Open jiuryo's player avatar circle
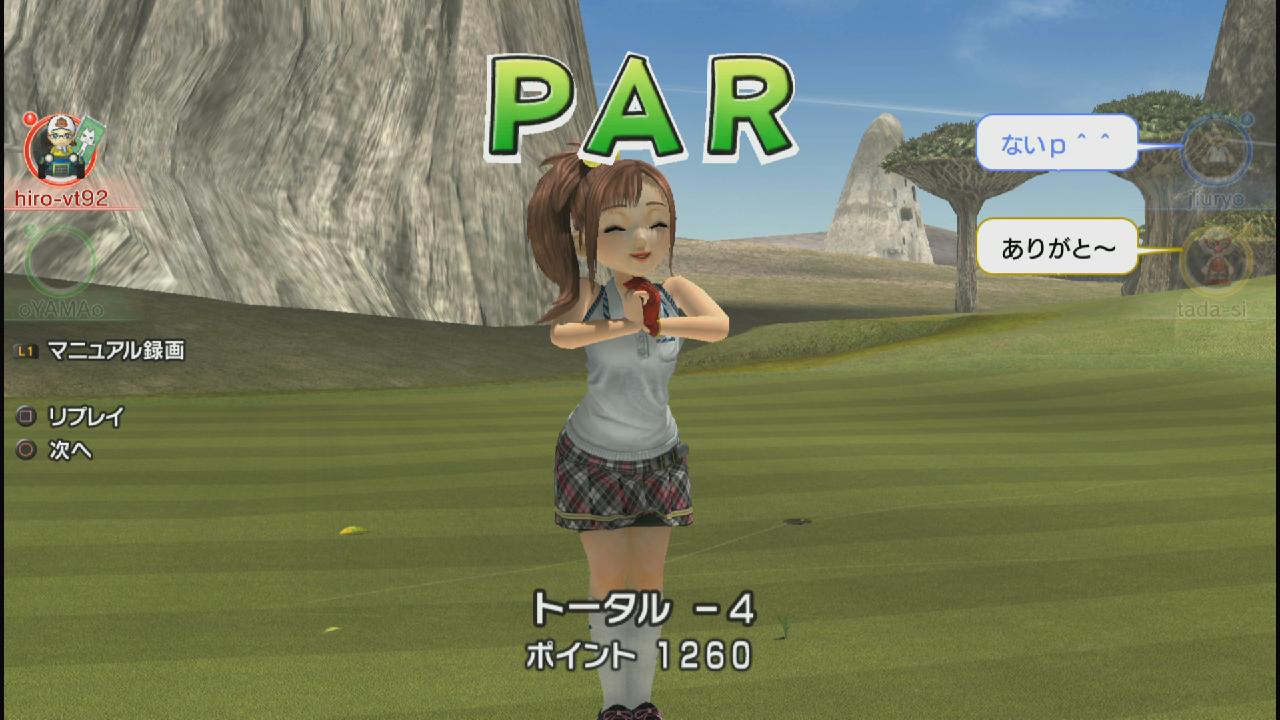Screen dimensions: 1280x720 click(x=1214, y=150)
